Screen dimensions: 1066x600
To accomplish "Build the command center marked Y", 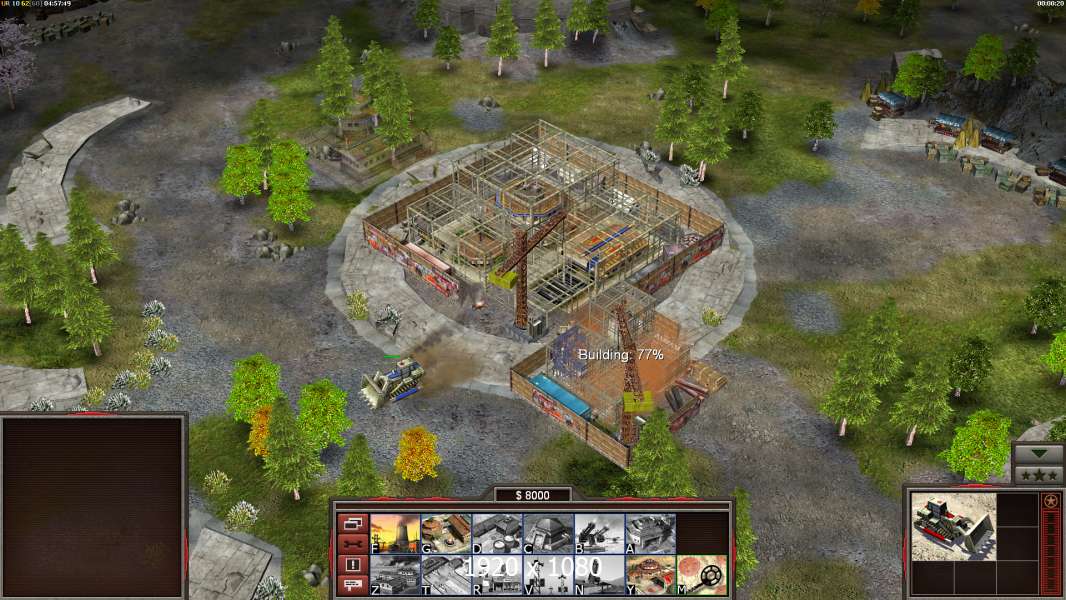I will [x=650, y=575].
